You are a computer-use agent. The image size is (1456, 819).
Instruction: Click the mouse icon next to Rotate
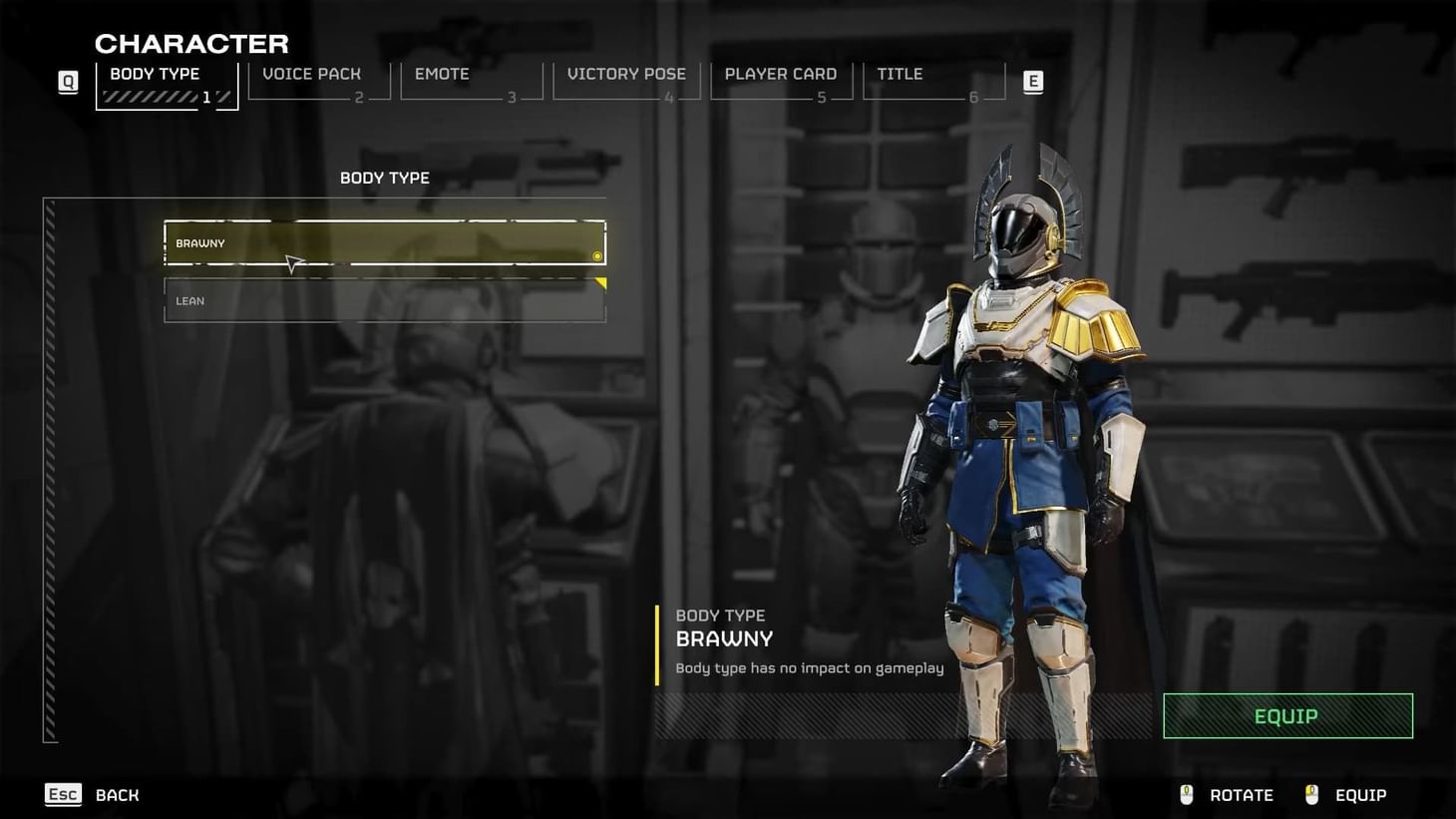tap(1186, 794)
